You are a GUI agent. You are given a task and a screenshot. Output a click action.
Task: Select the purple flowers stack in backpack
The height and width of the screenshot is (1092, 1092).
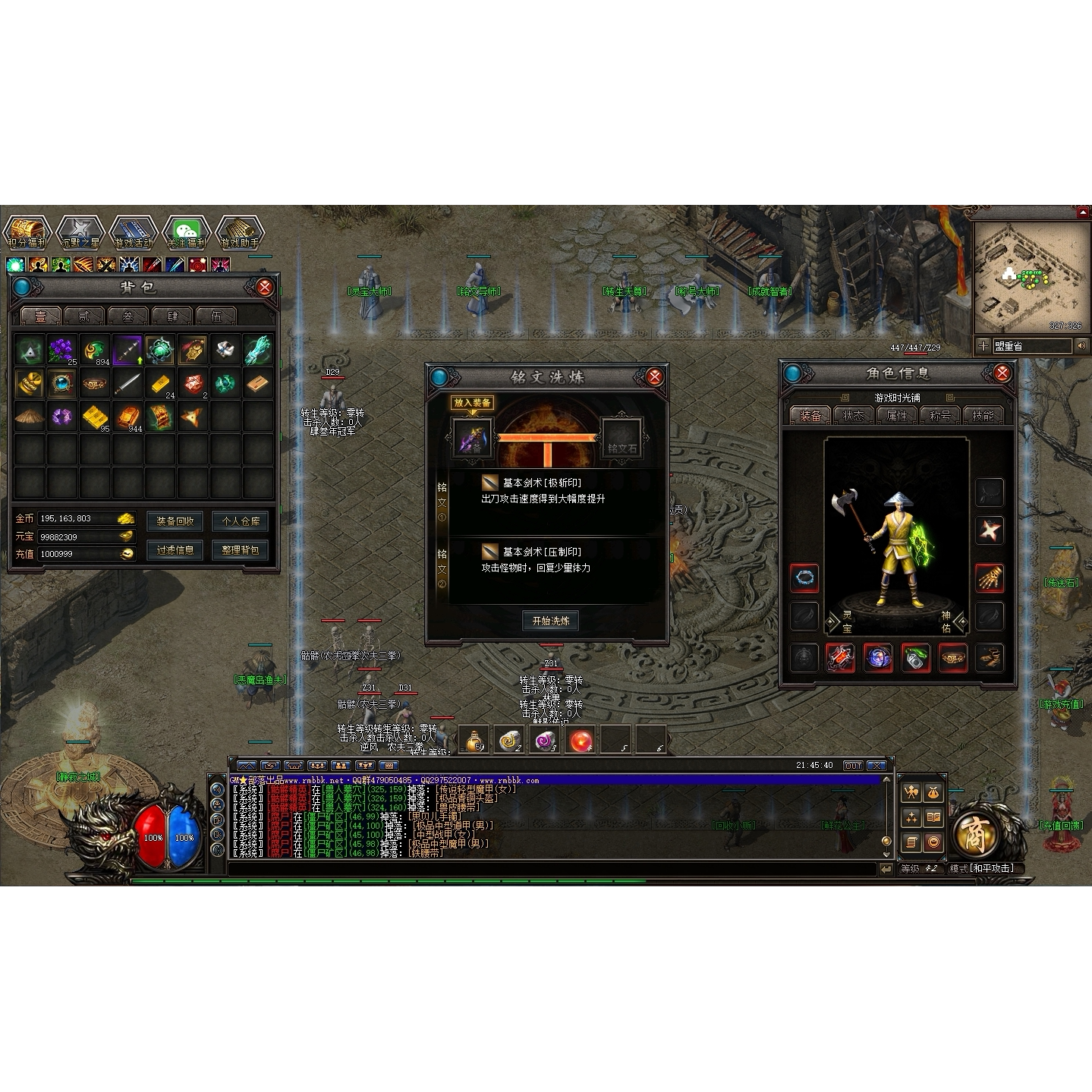[62, 350]
